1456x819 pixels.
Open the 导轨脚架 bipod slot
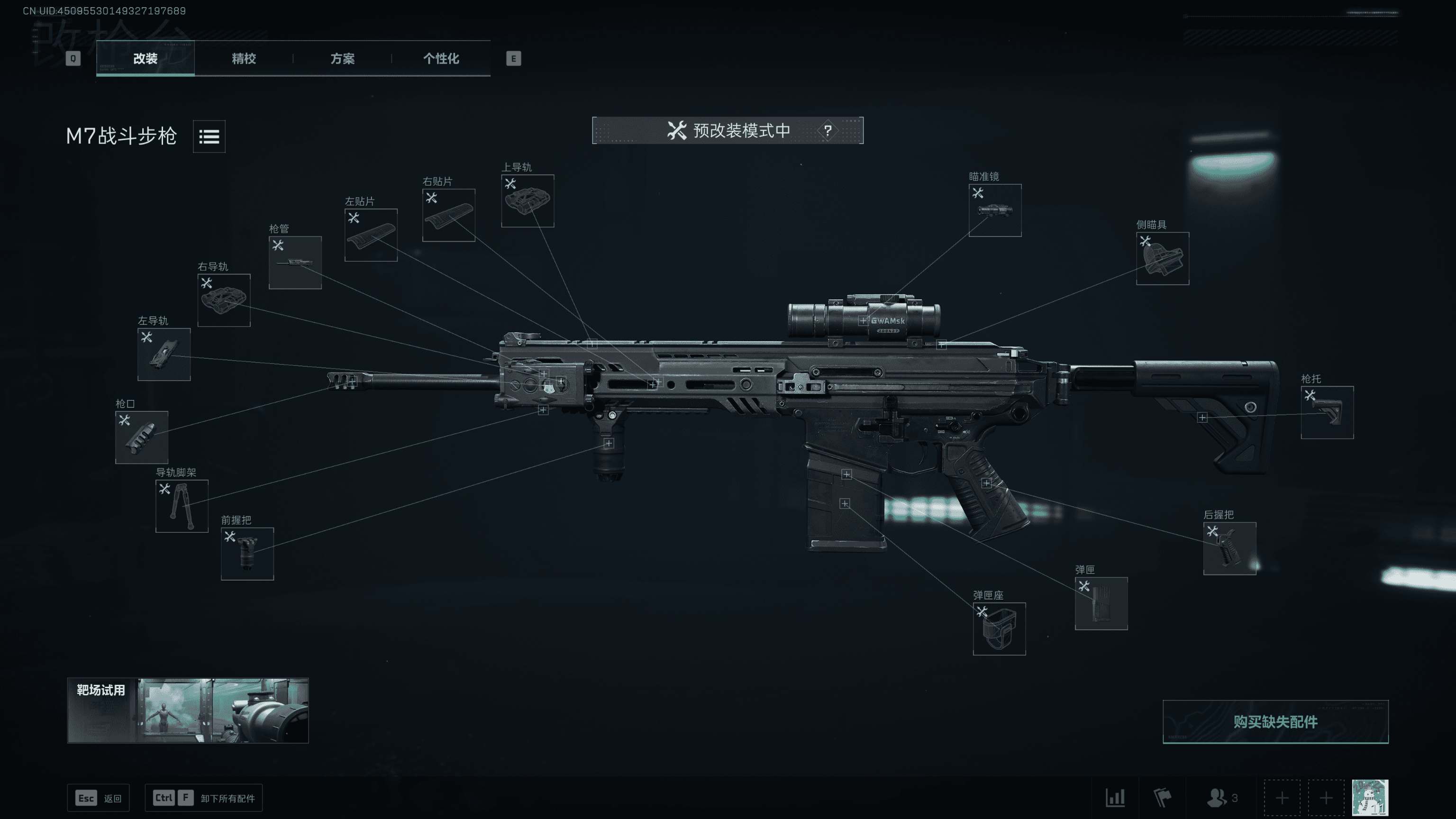182,506
